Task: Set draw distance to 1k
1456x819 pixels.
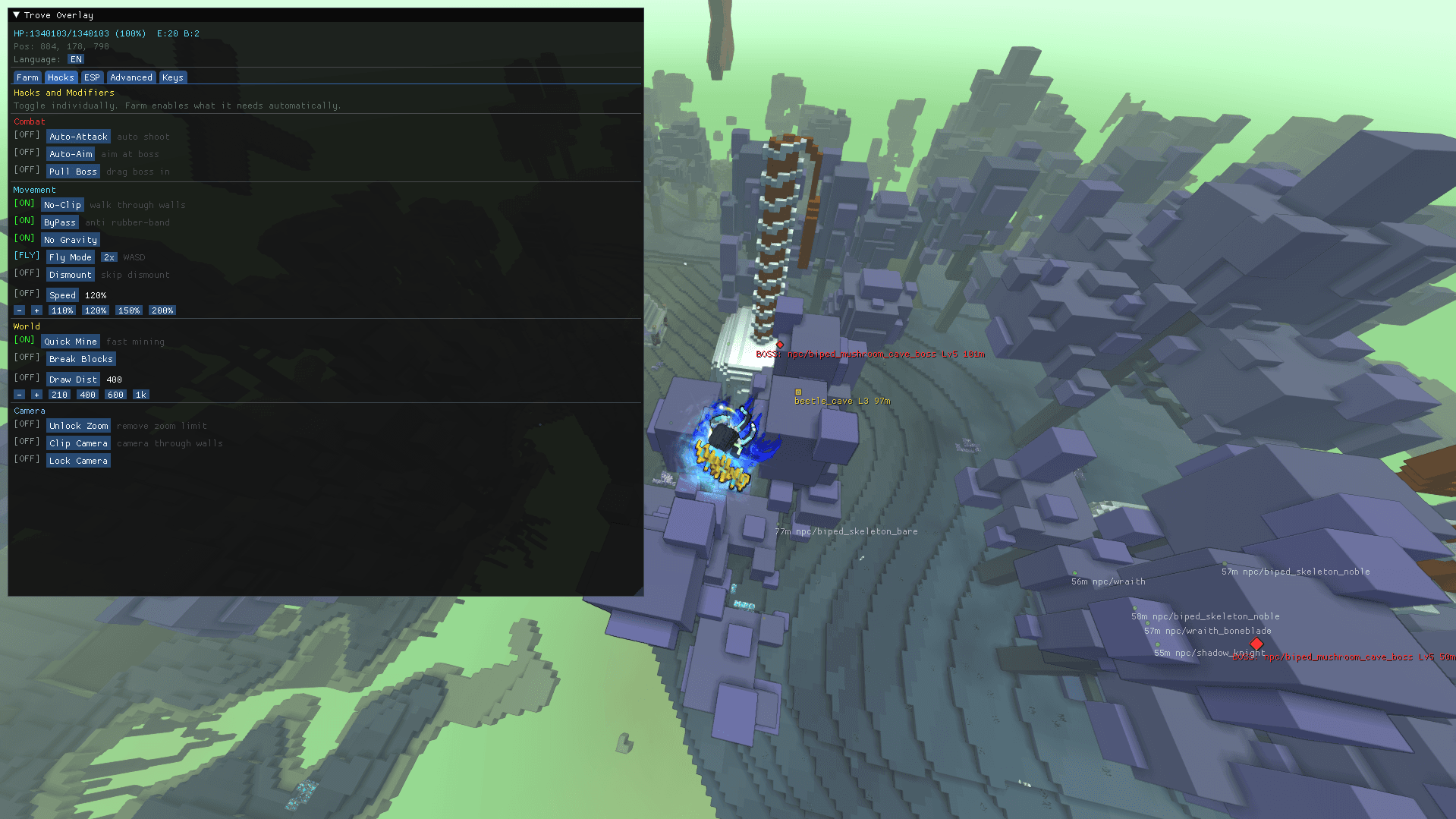Action: click(x=140, y=395)
